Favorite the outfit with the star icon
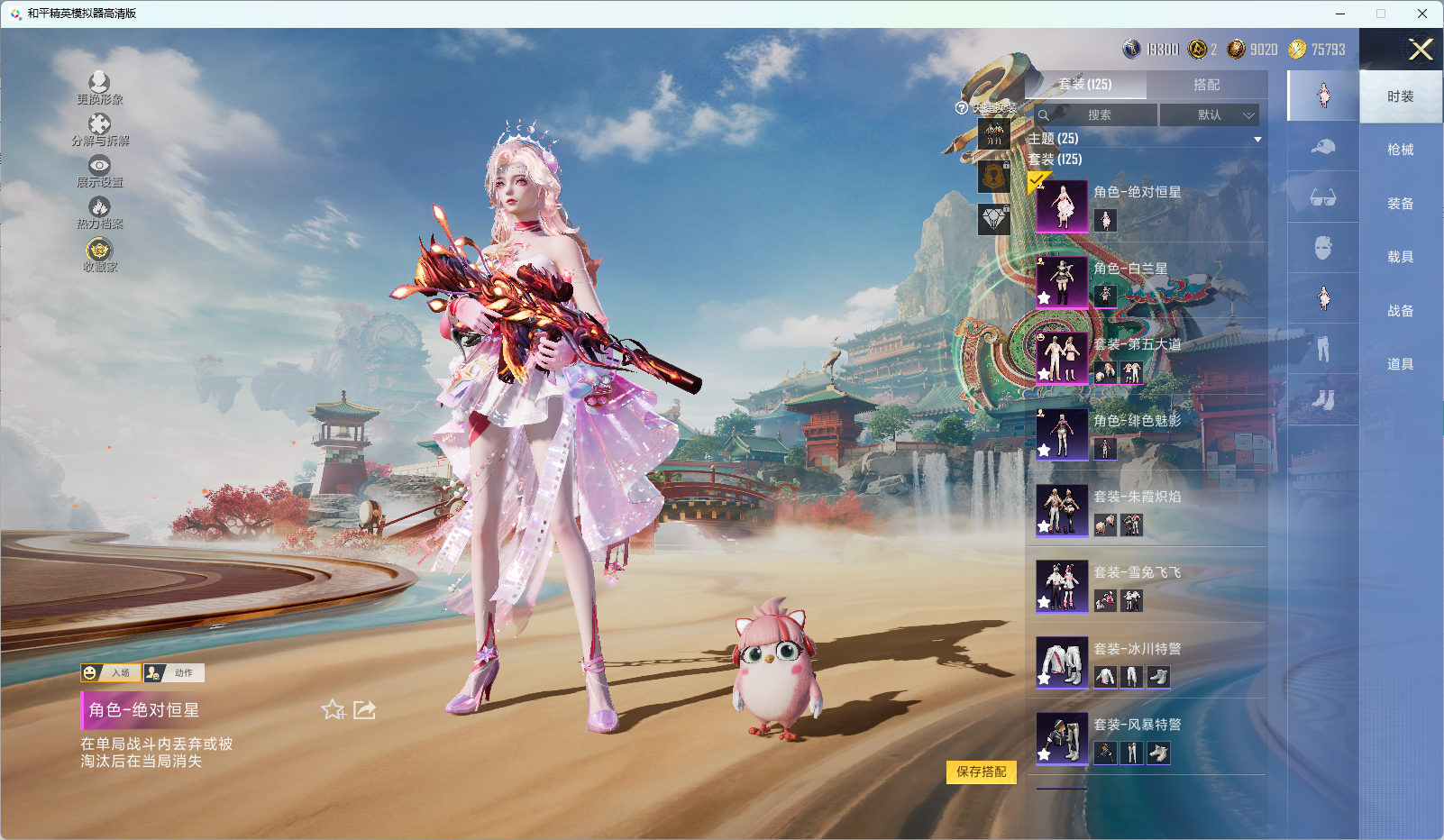Image resolution: width=1444 pixels, height=840 pixels. click(x=333, y=710)
